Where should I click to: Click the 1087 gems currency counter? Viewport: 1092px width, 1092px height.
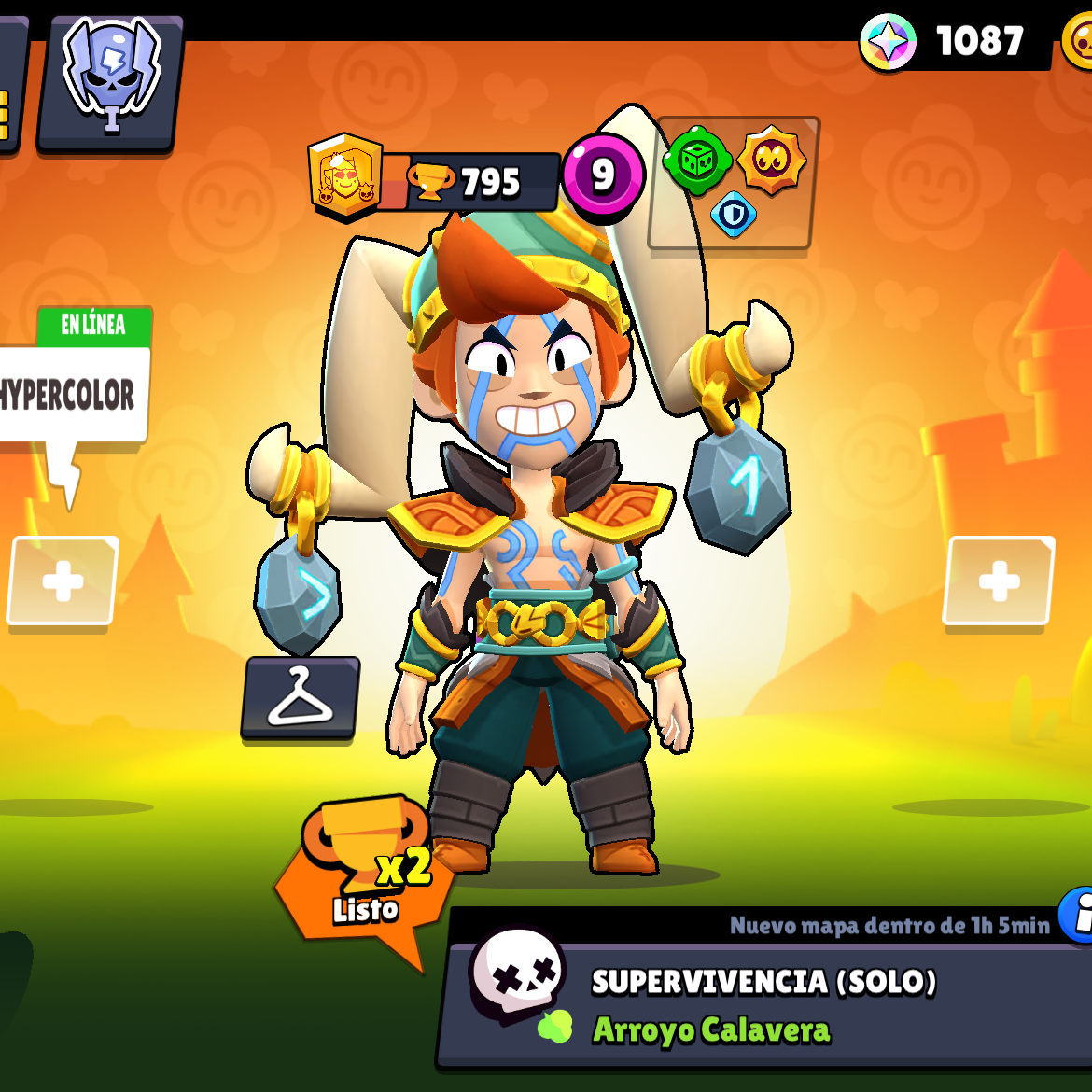[x=952, y=42]
